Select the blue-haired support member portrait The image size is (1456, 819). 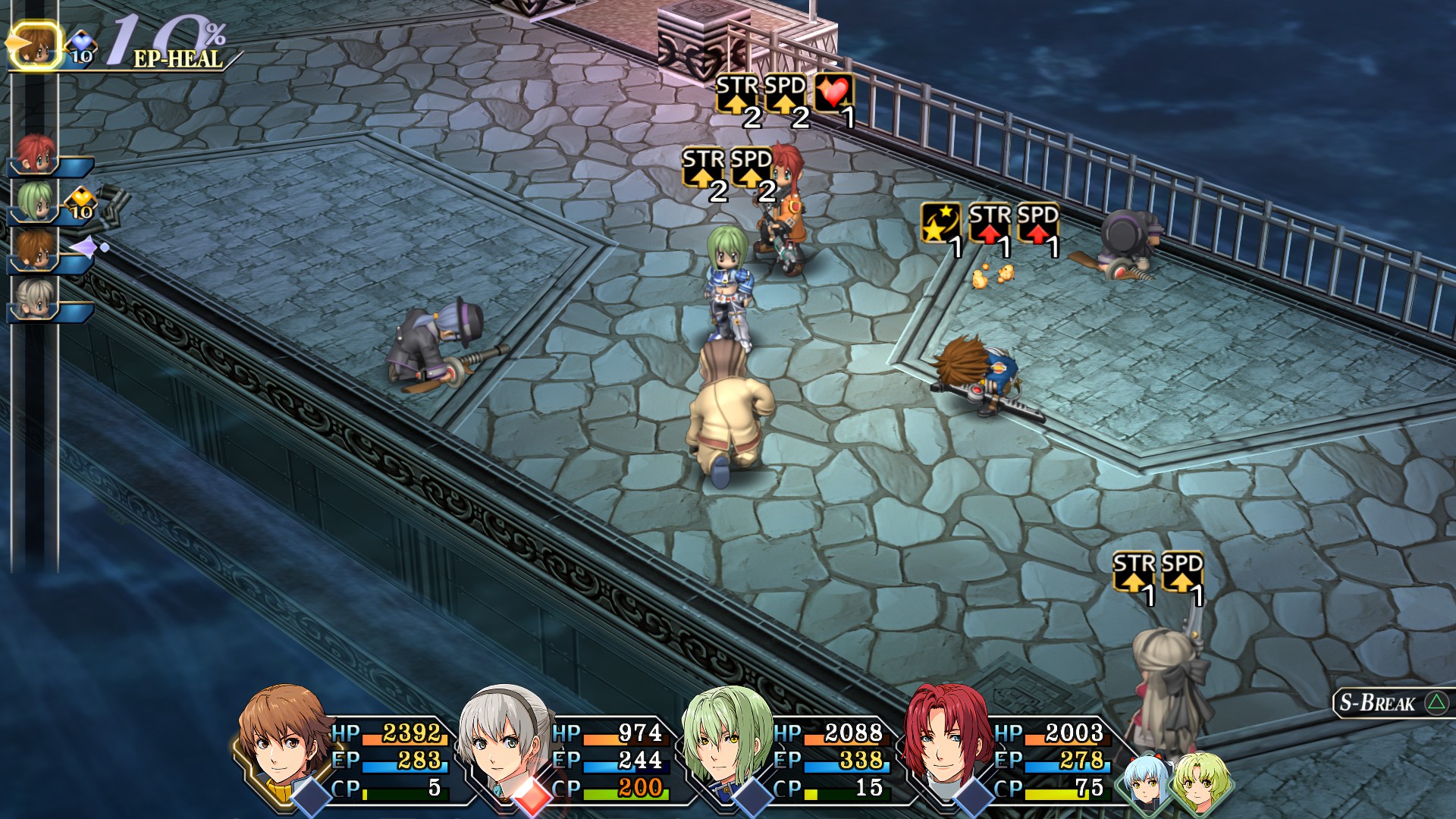coord(1146,783)
